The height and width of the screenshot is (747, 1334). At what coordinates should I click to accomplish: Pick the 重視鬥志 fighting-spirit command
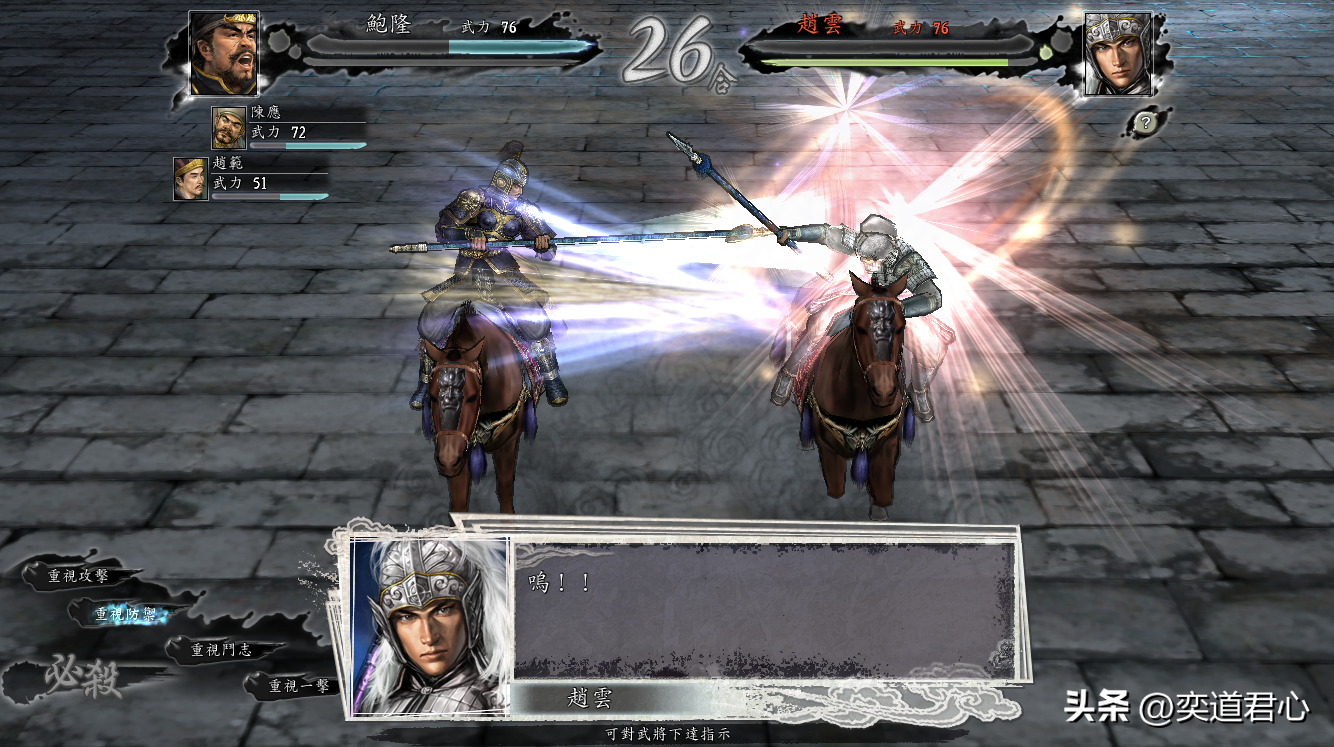tap(221, 650)
